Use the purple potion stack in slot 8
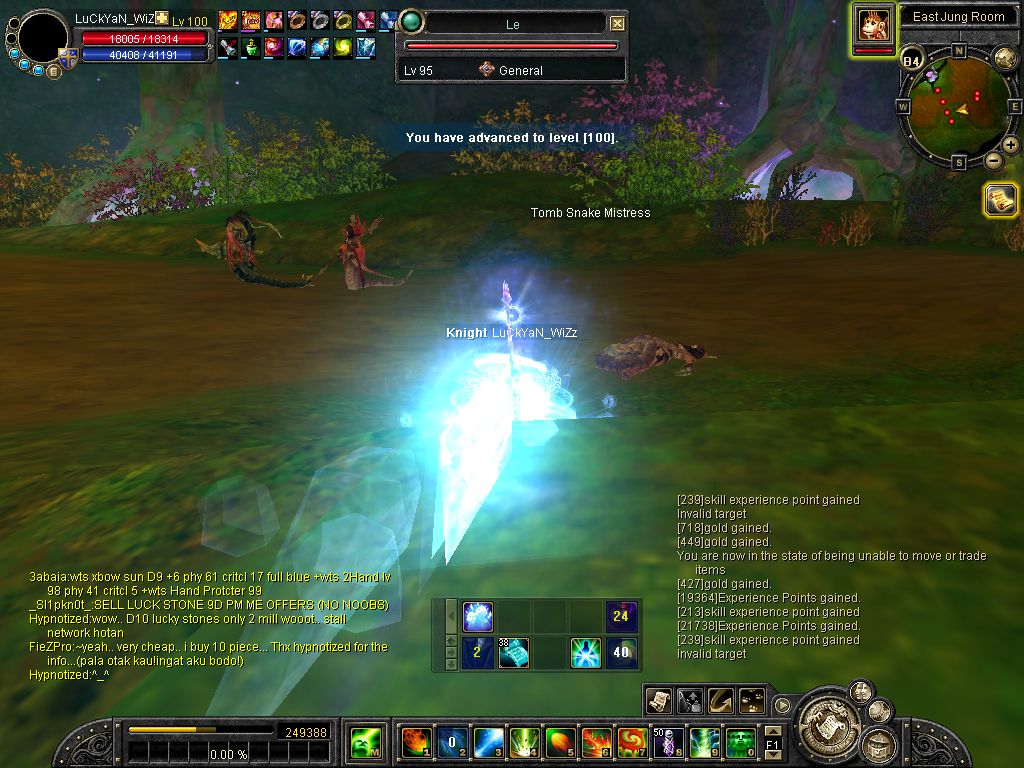This screenshot has width=1024, height=768. pos(665,742)
